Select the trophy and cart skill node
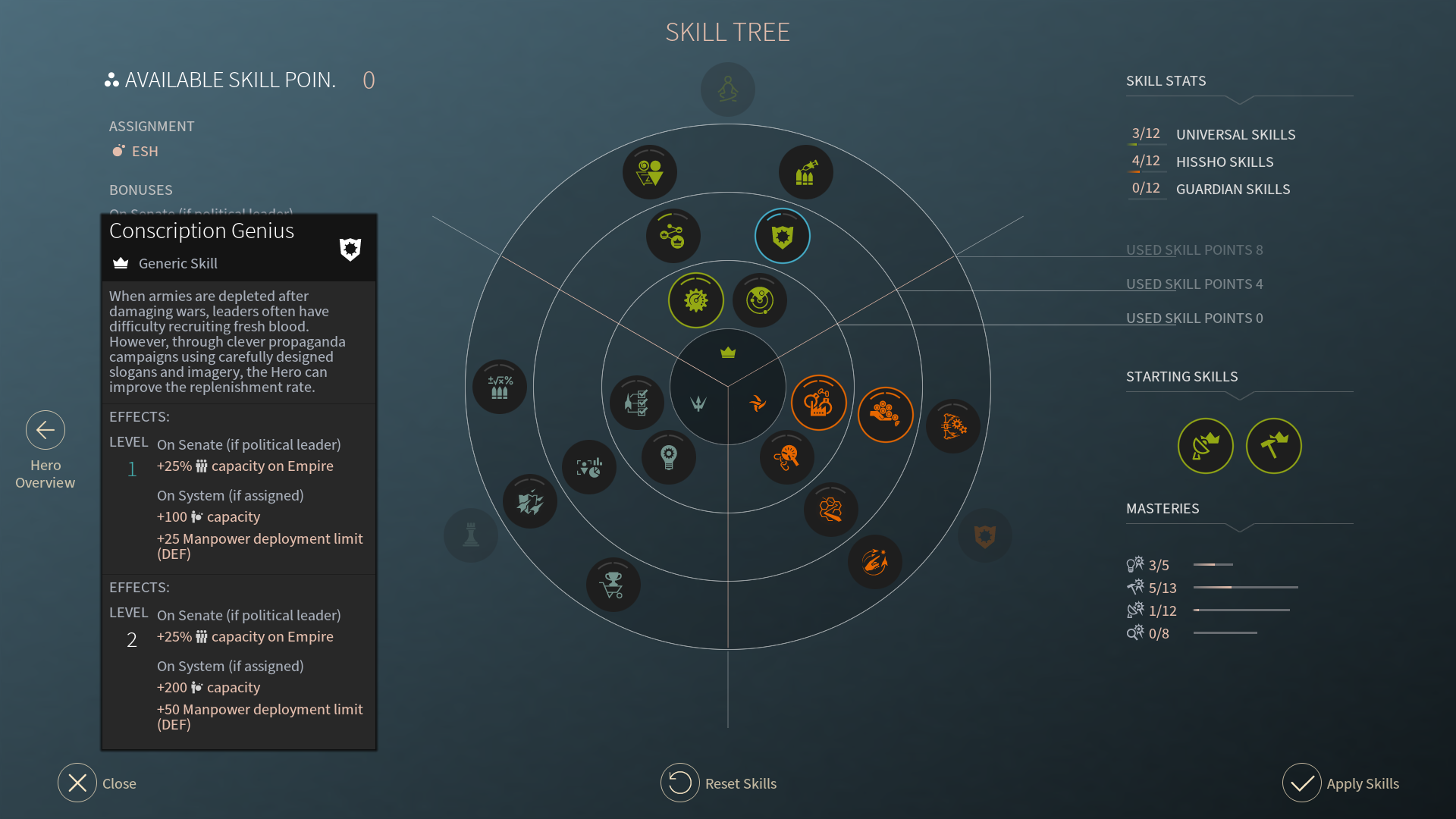This screenshot has height=819, width=1456. 613,585
